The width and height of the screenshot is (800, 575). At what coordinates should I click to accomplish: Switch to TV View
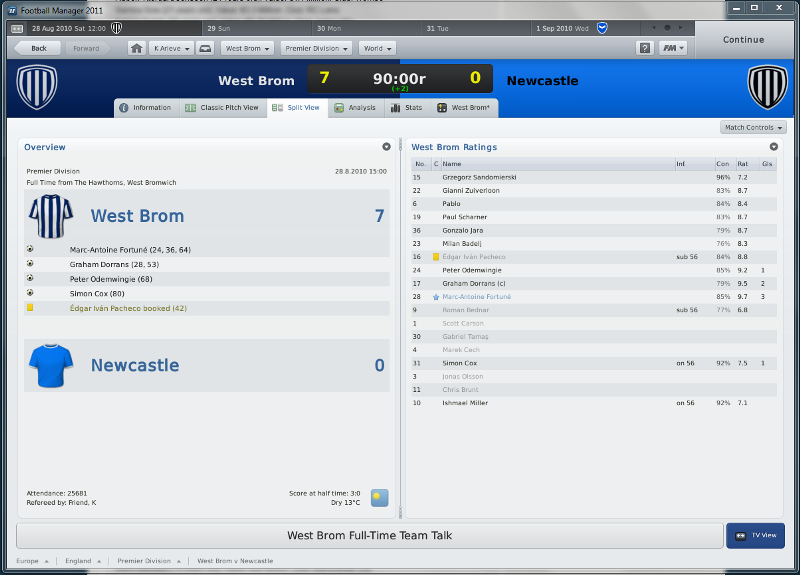(756, 536)
